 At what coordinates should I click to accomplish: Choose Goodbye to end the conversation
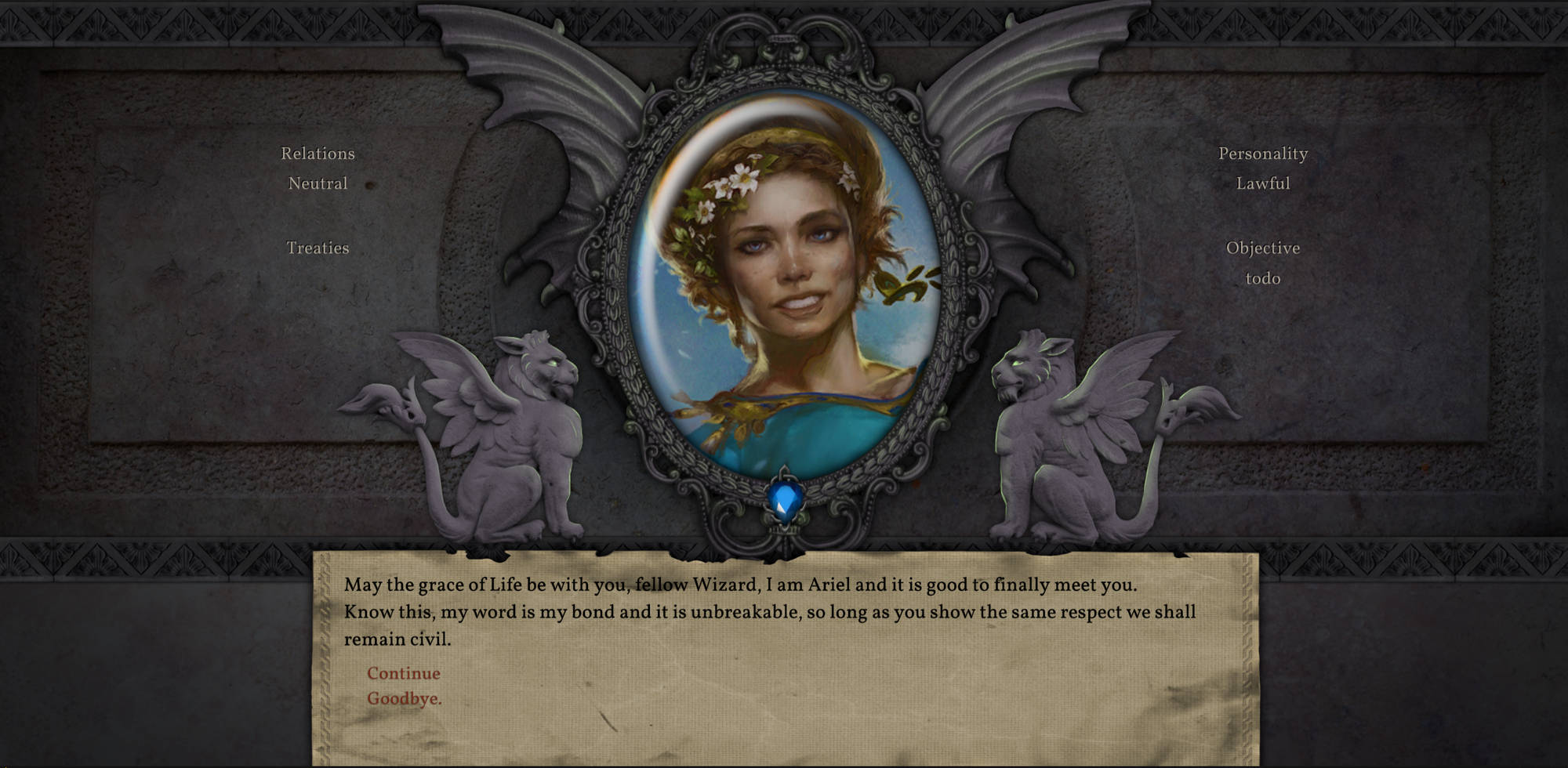pyautogui.click(x=404, y=697)
